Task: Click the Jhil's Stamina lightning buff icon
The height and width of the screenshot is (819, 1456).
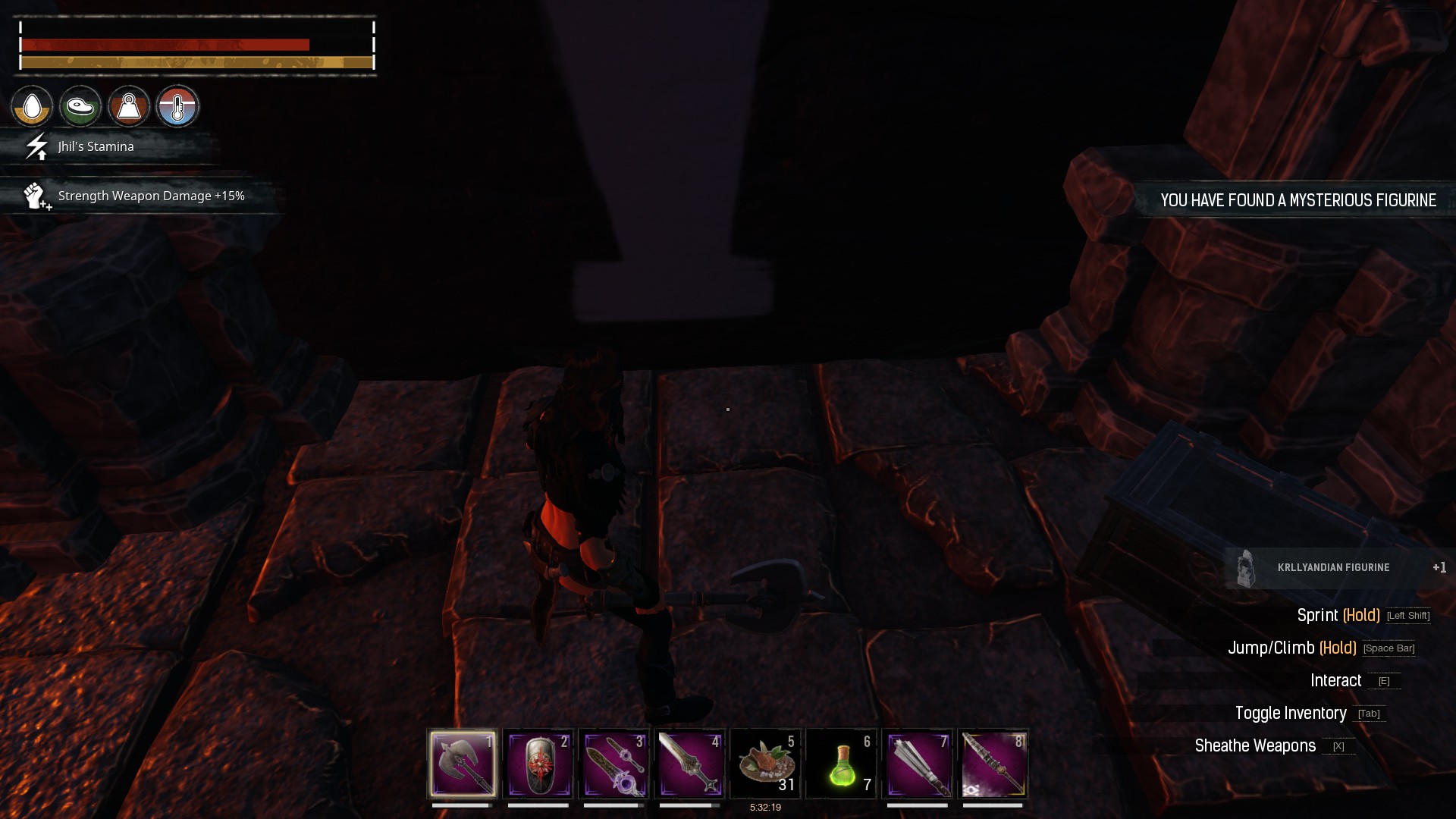Action: coord(35,148)
